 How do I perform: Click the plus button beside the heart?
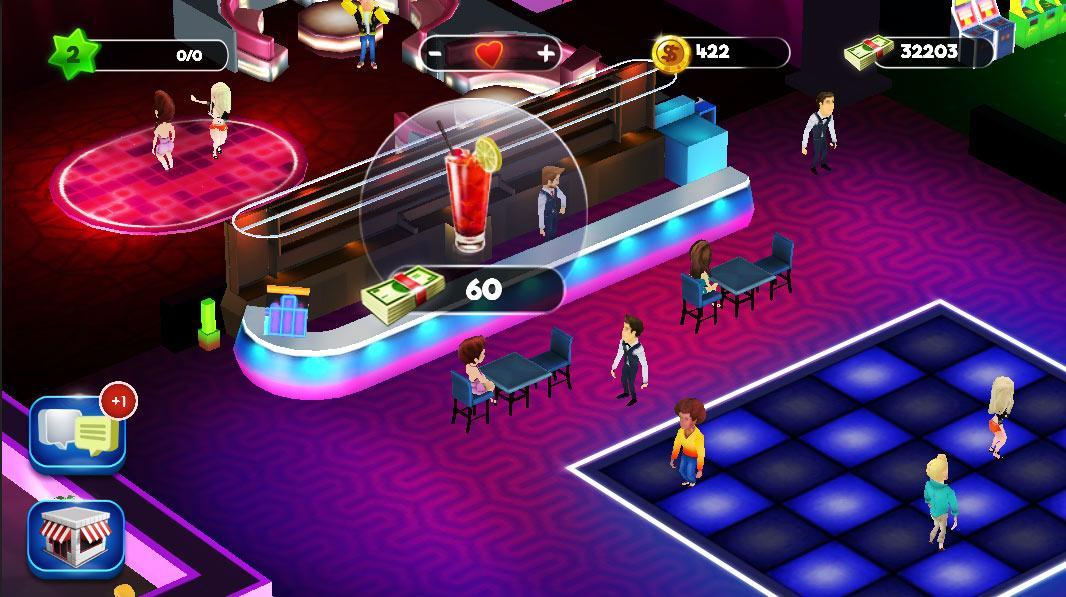click(546, 53)
